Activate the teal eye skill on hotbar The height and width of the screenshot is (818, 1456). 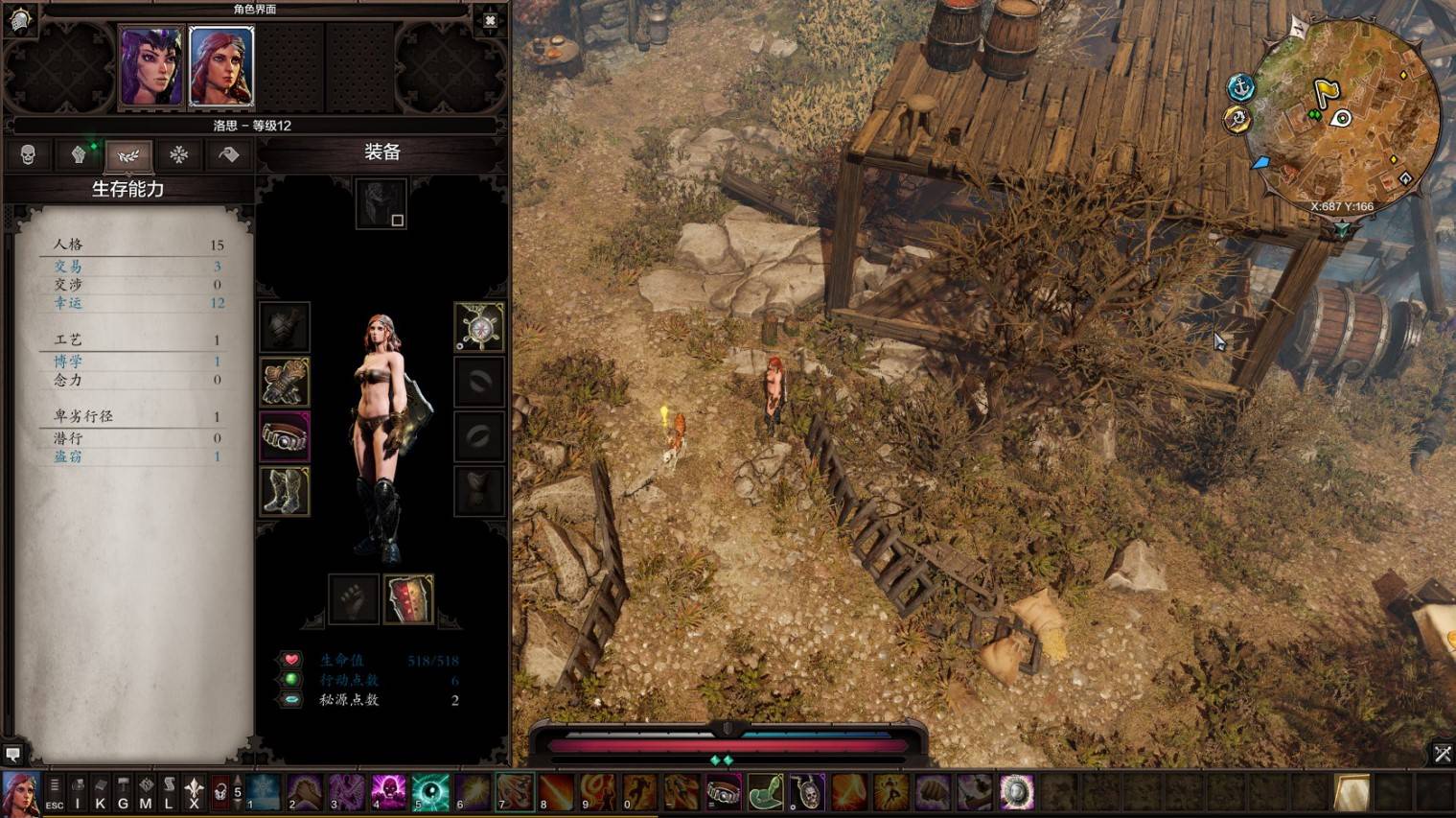pos(430,792)
